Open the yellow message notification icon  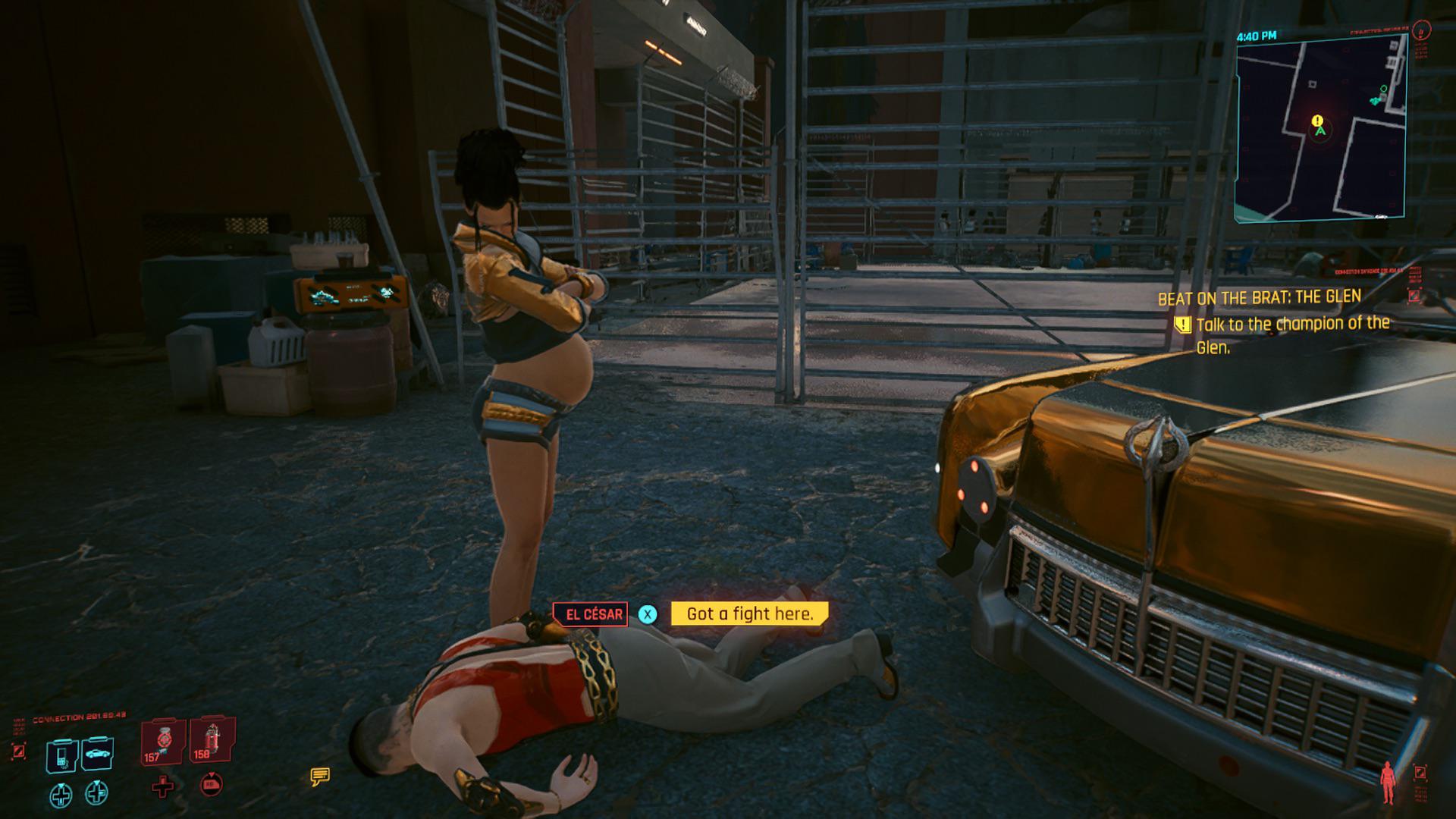[319, 776]
